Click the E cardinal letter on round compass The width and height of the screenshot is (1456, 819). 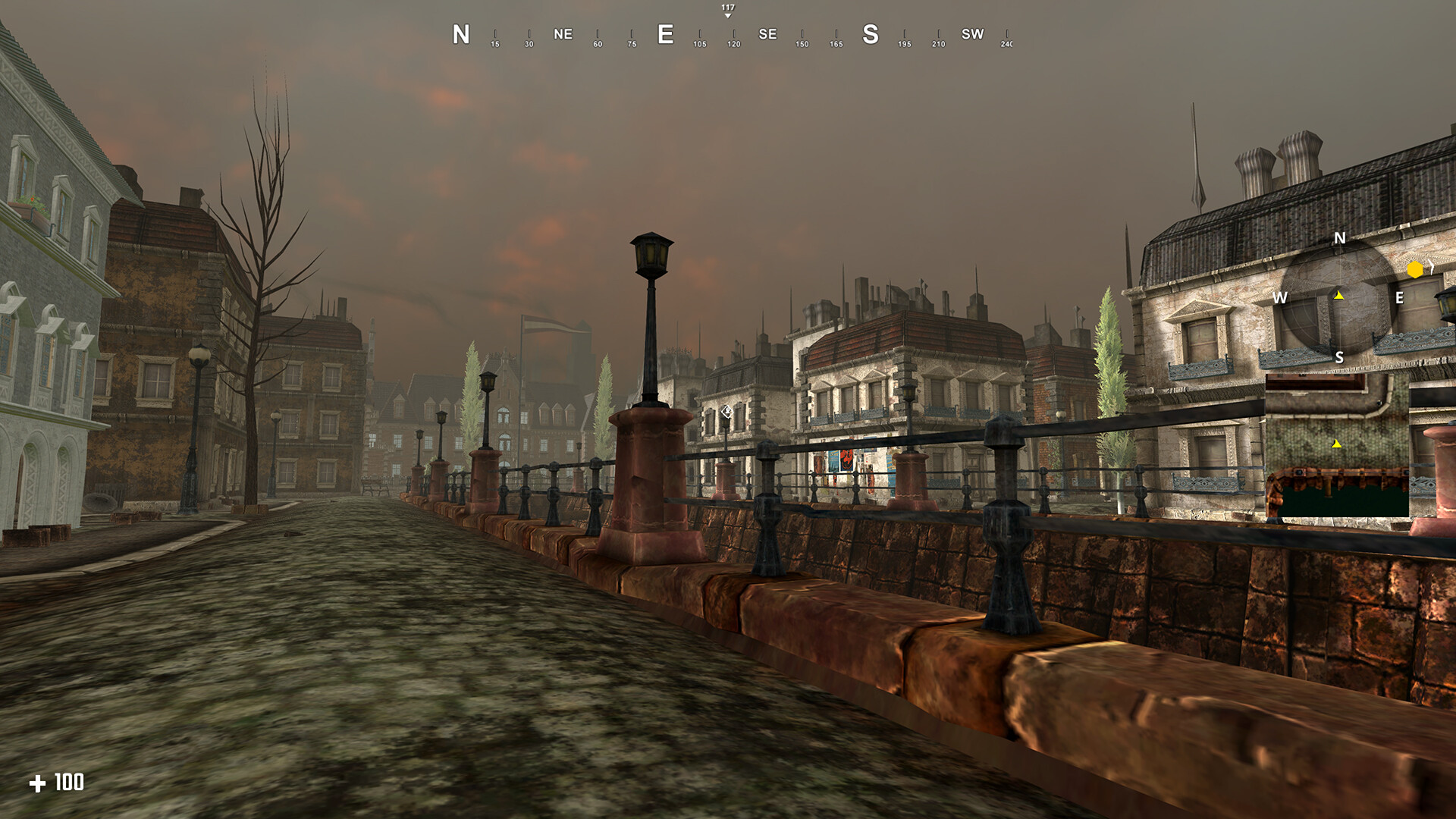(1400, 298)
